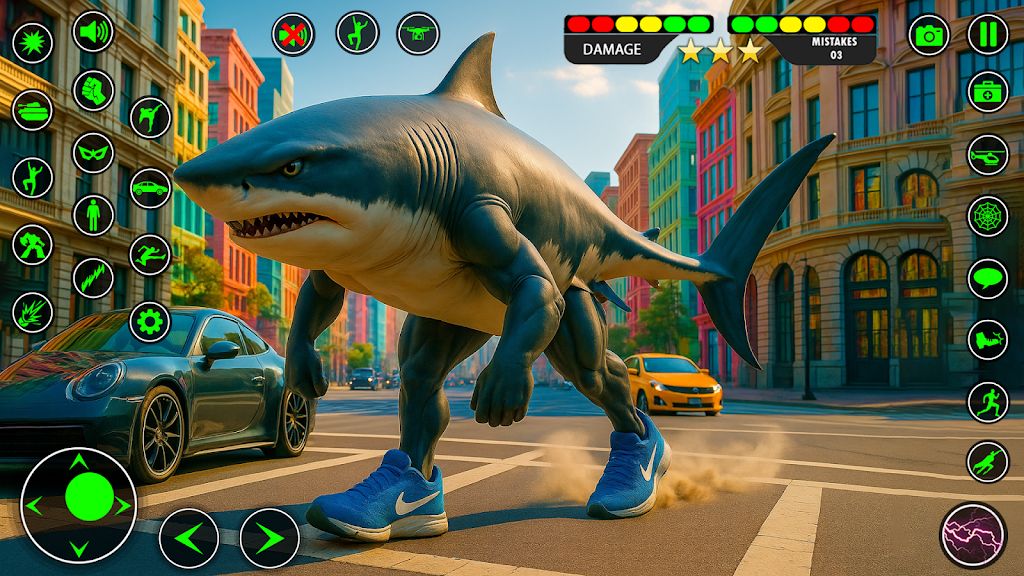Activate the running man sprint icon
The height and width of the screenshot is (576, 1024).
(x=987, y=401)
